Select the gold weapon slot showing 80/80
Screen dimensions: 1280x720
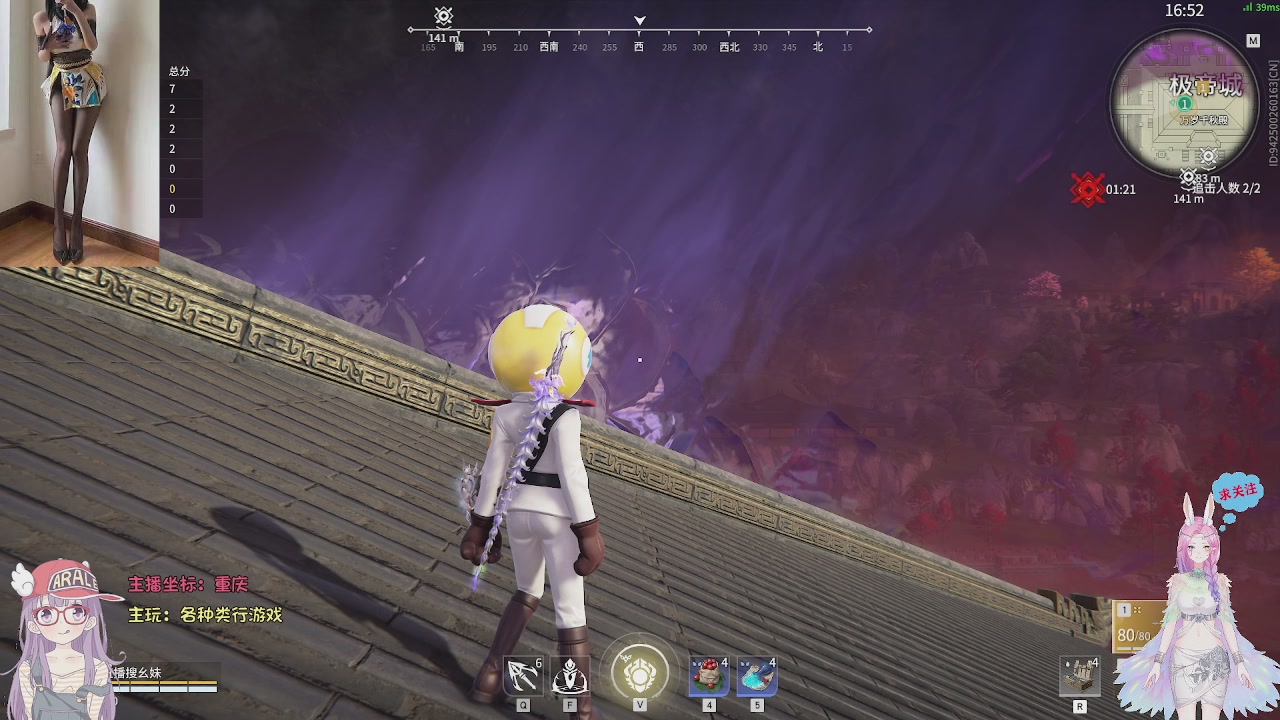[1135, 627]
